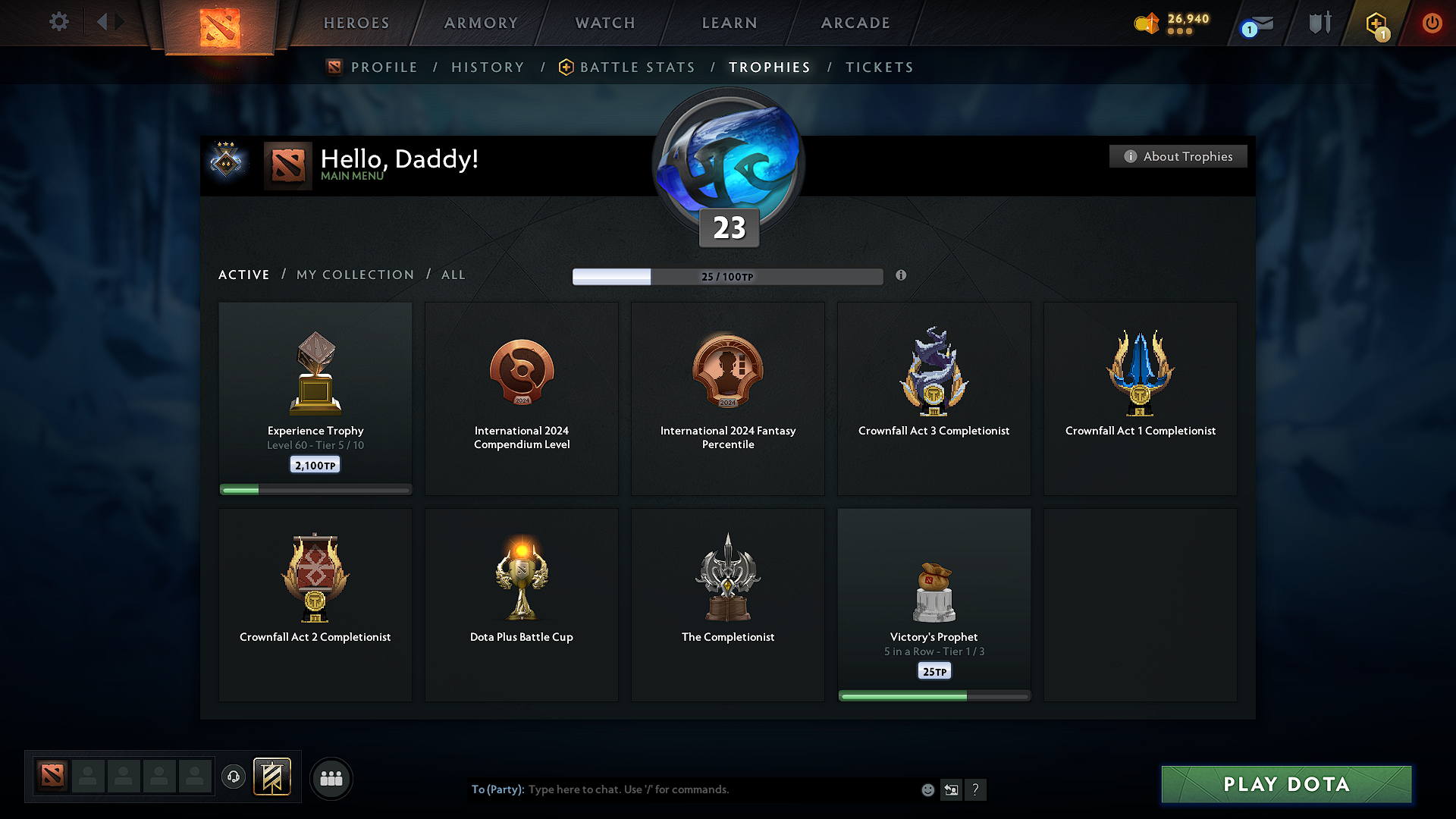1456x819 pixels.
Task: Select the Dota logo avatar in party slot
Action: point(52,775)
